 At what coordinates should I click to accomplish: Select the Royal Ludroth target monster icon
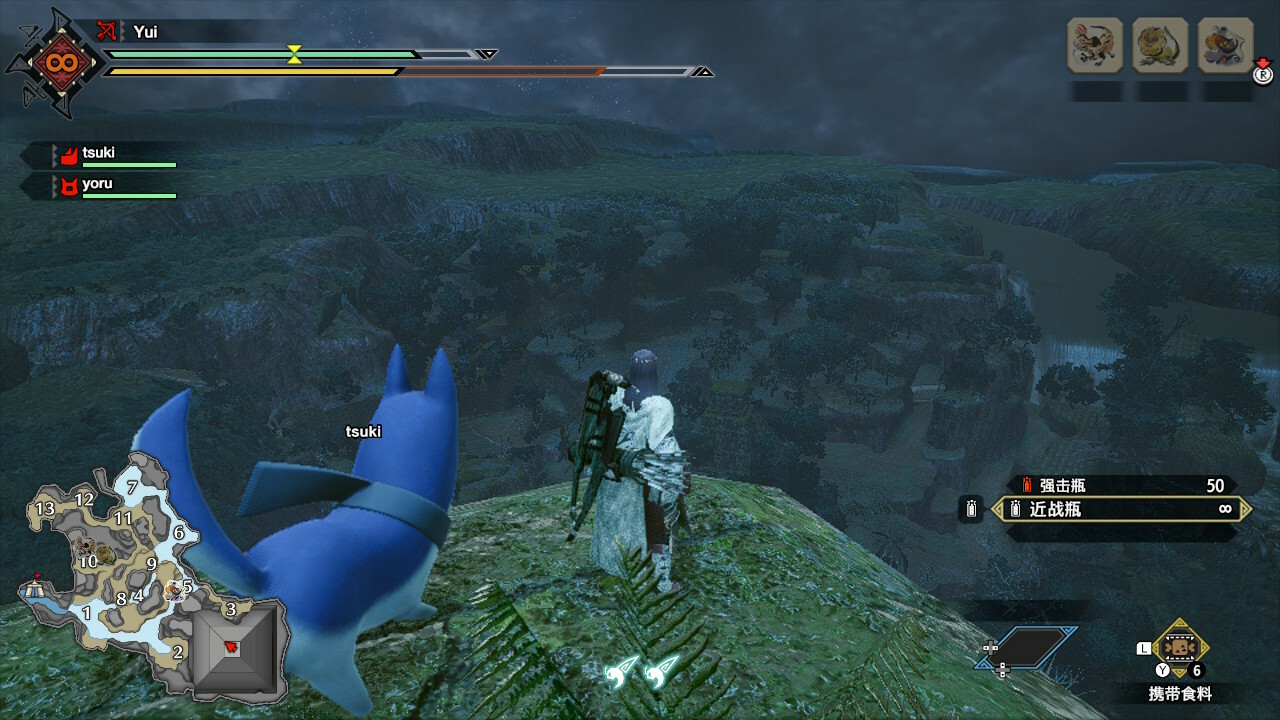coord(1160,45)
